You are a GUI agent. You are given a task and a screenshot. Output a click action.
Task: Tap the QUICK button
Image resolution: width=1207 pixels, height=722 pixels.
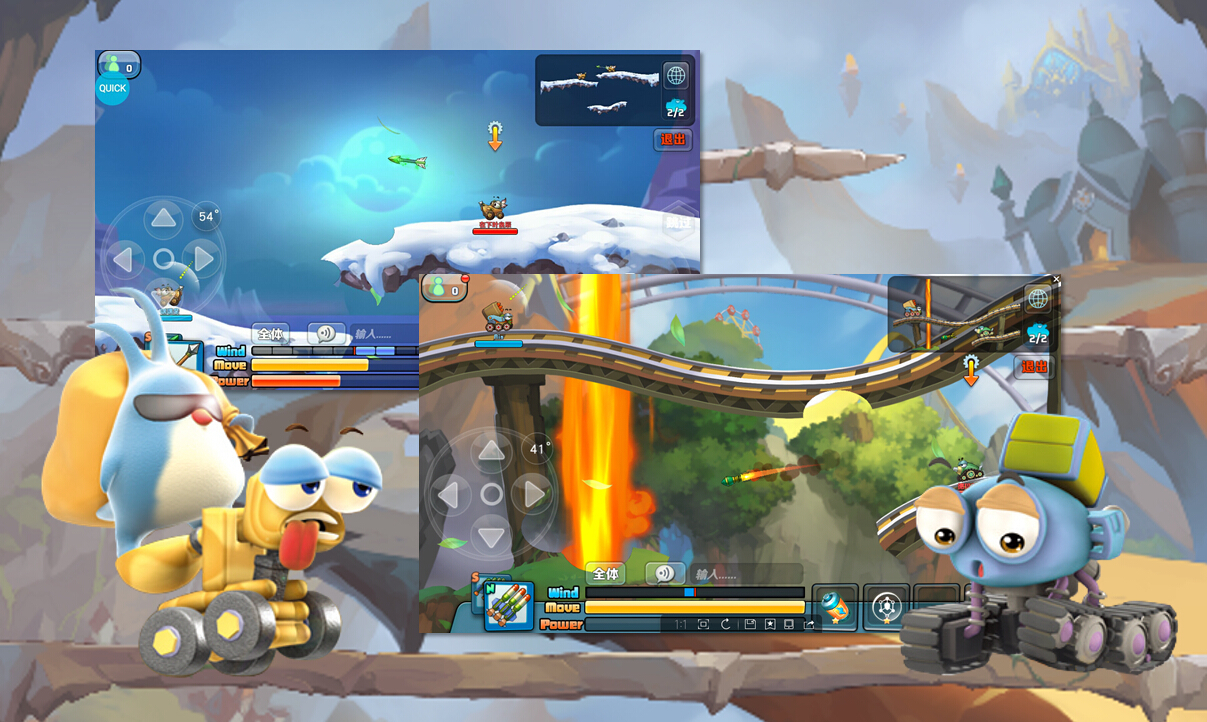point(112,88)
